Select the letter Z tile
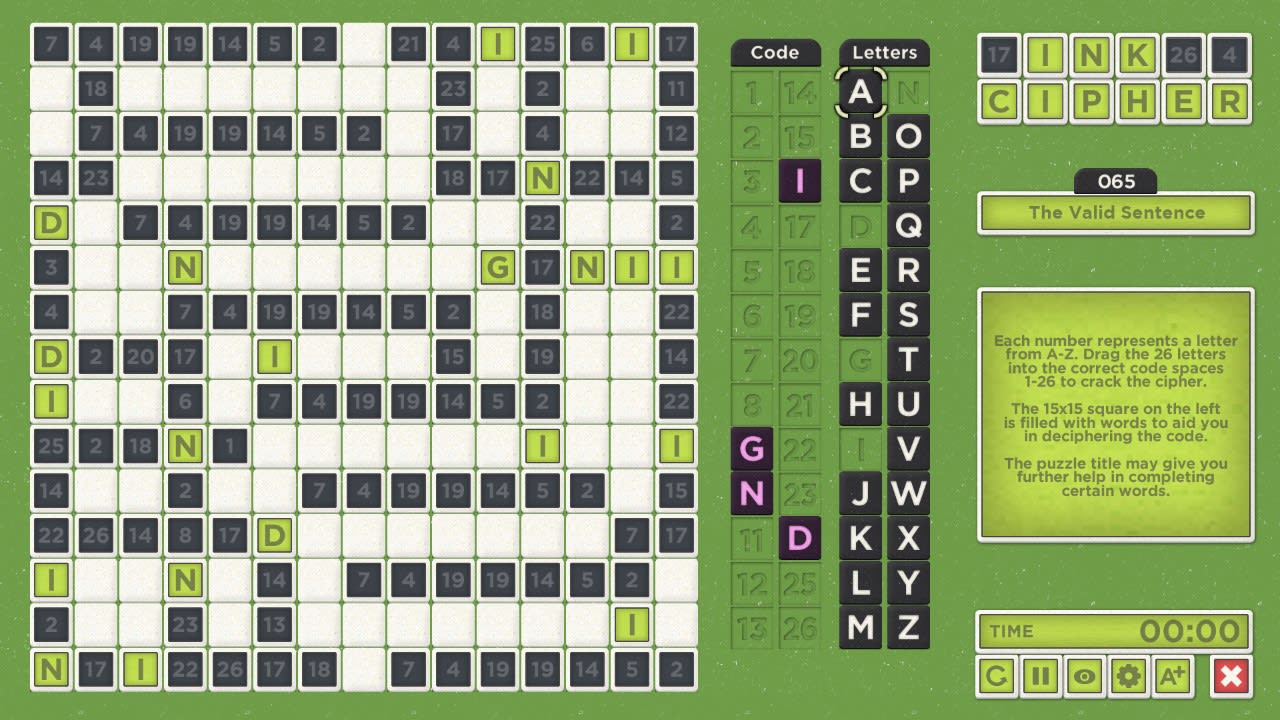The image size is (1280, 720). click(x=908, y=629)
